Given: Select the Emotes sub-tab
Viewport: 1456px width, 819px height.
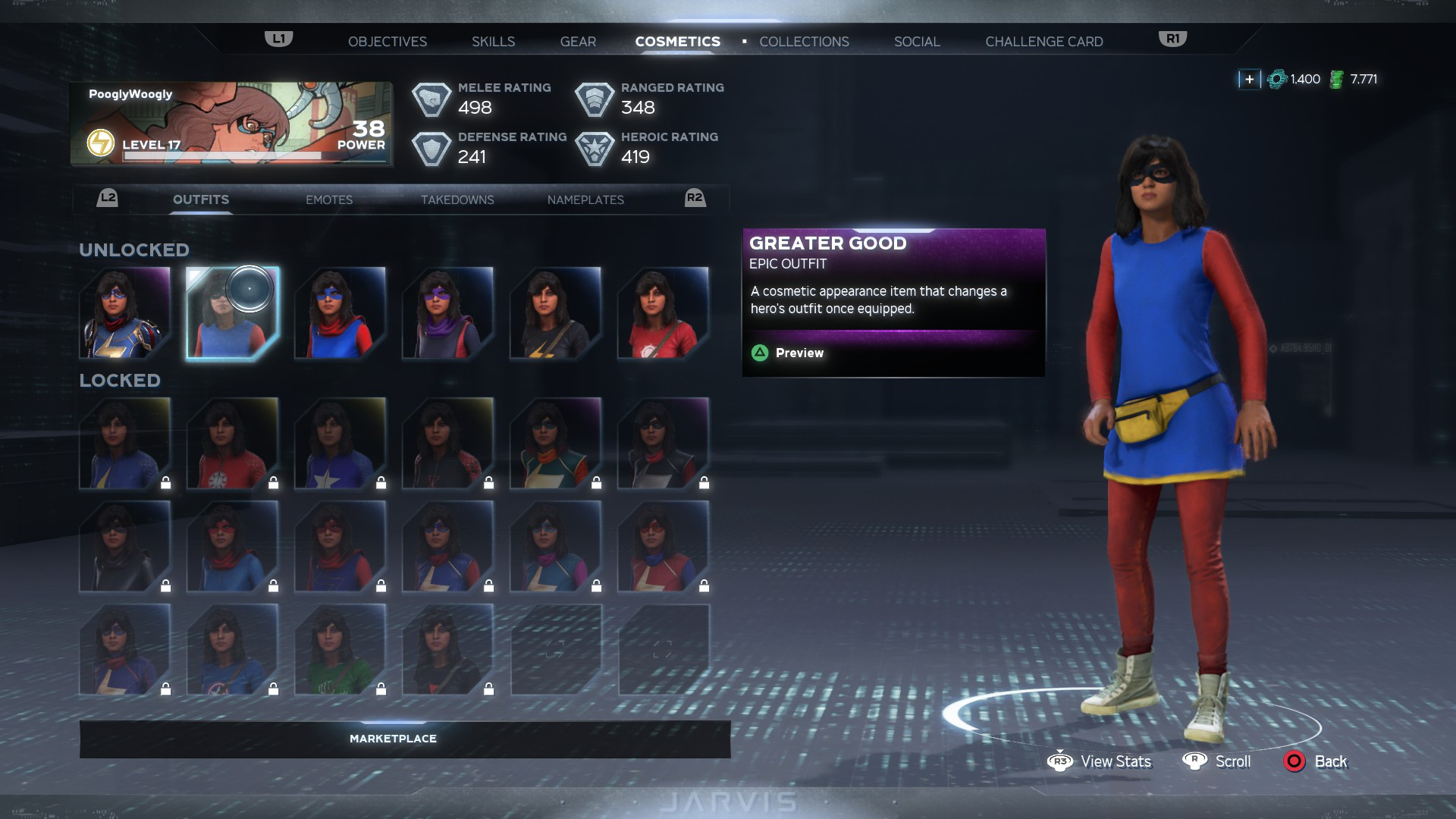Looking at the screenshot, I should (x=329, y=199).
